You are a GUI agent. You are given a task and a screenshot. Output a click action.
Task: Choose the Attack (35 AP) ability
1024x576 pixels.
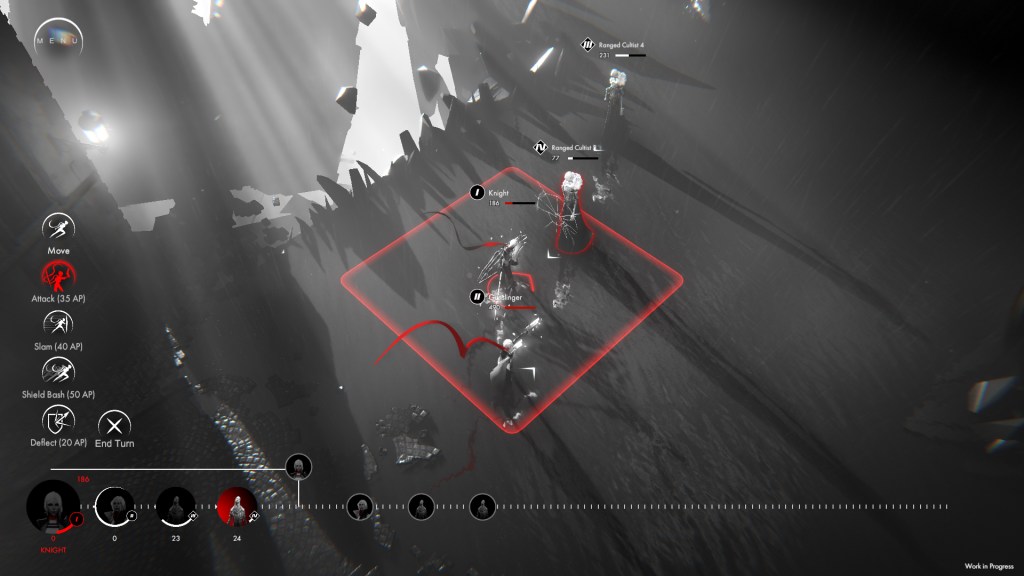[x=58, y=275]
